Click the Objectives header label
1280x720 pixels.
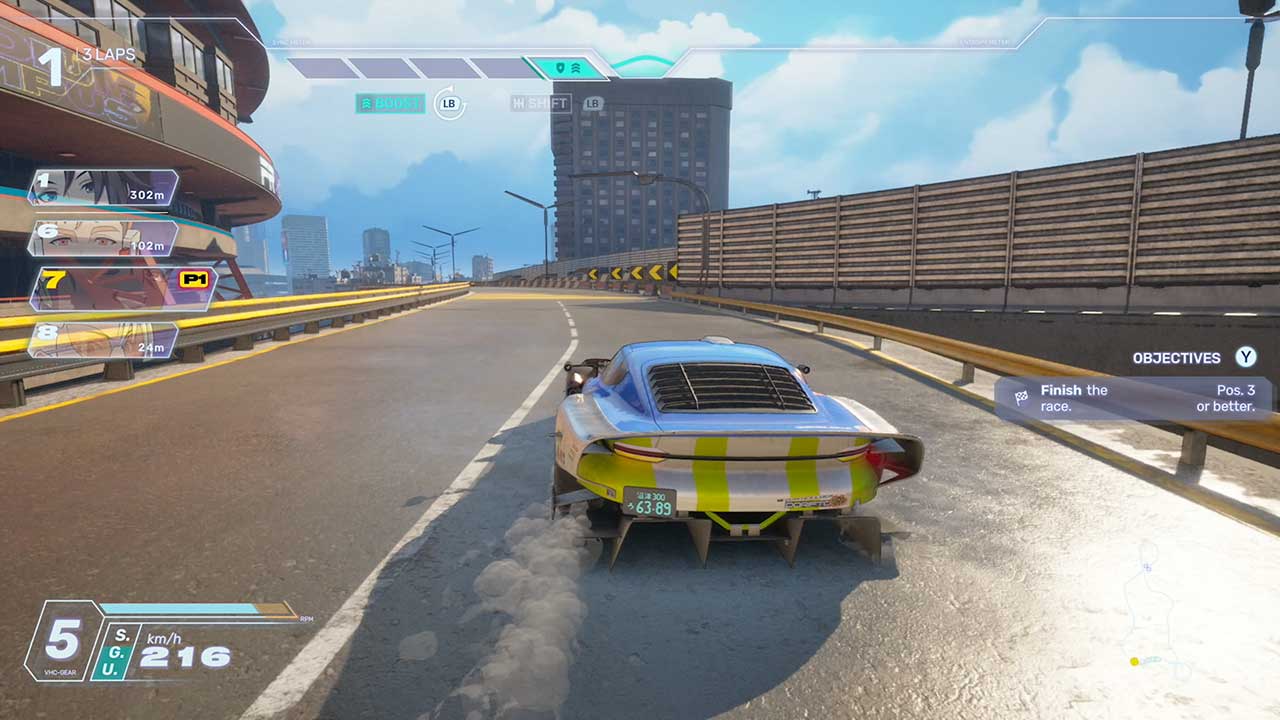pos(1176,358)
